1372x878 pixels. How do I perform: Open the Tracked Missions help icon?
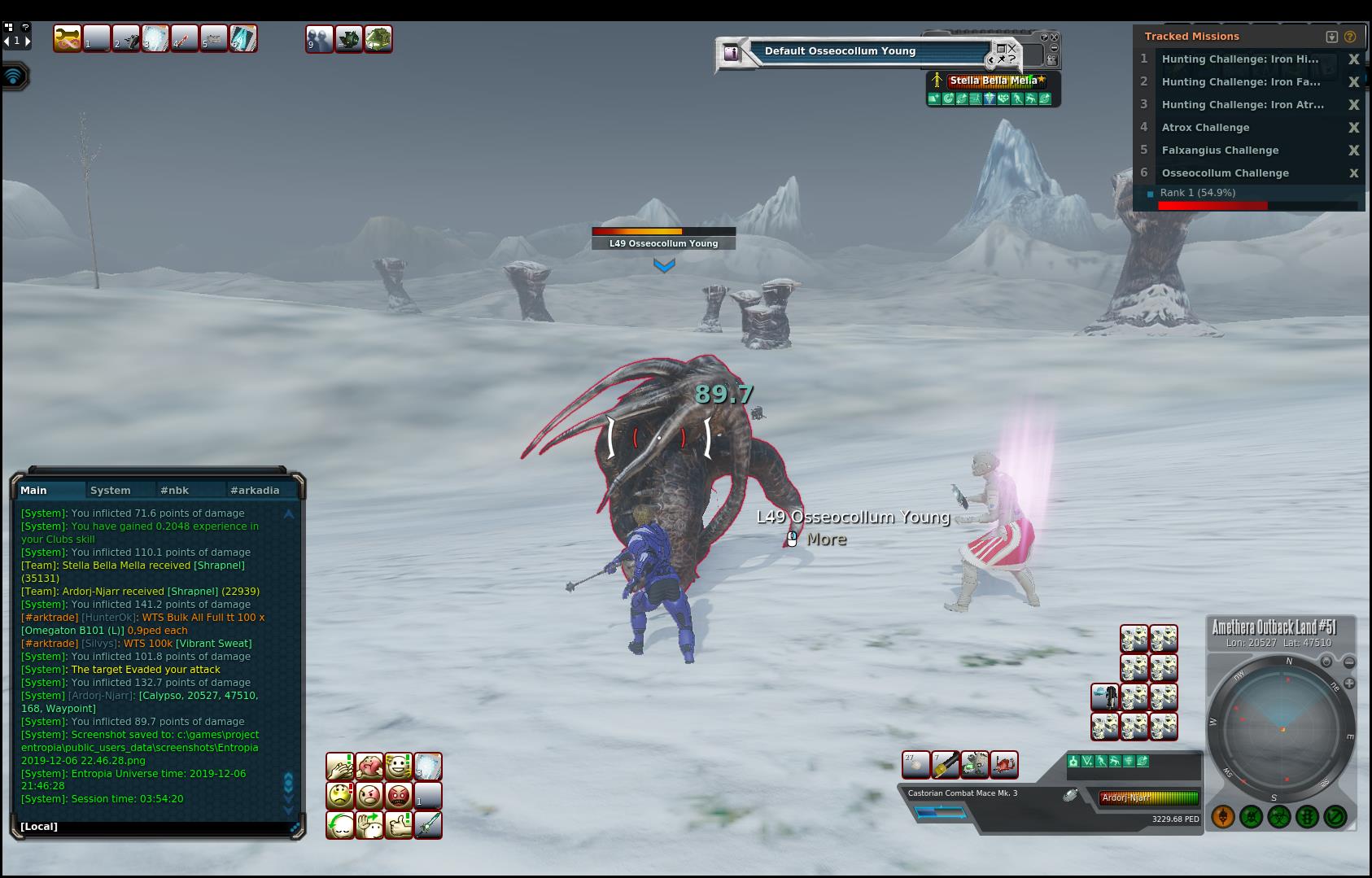point(1351,37)
